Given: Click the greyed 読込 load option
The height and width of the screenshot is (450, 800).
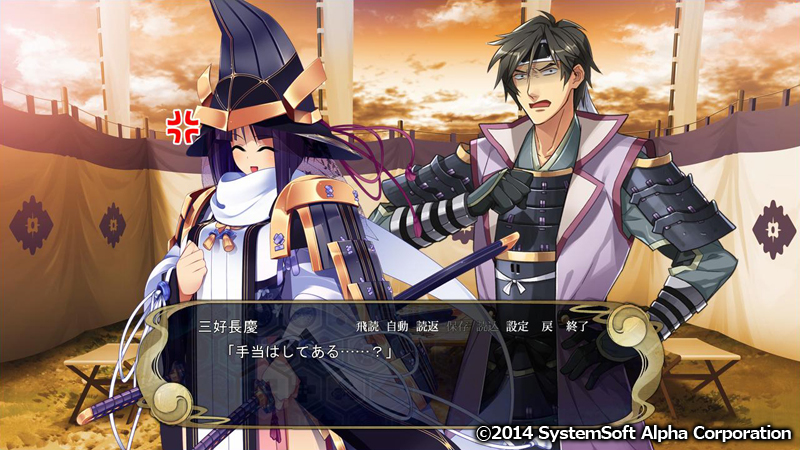Looking at the screenshot, I should click(x=487, y=326).
